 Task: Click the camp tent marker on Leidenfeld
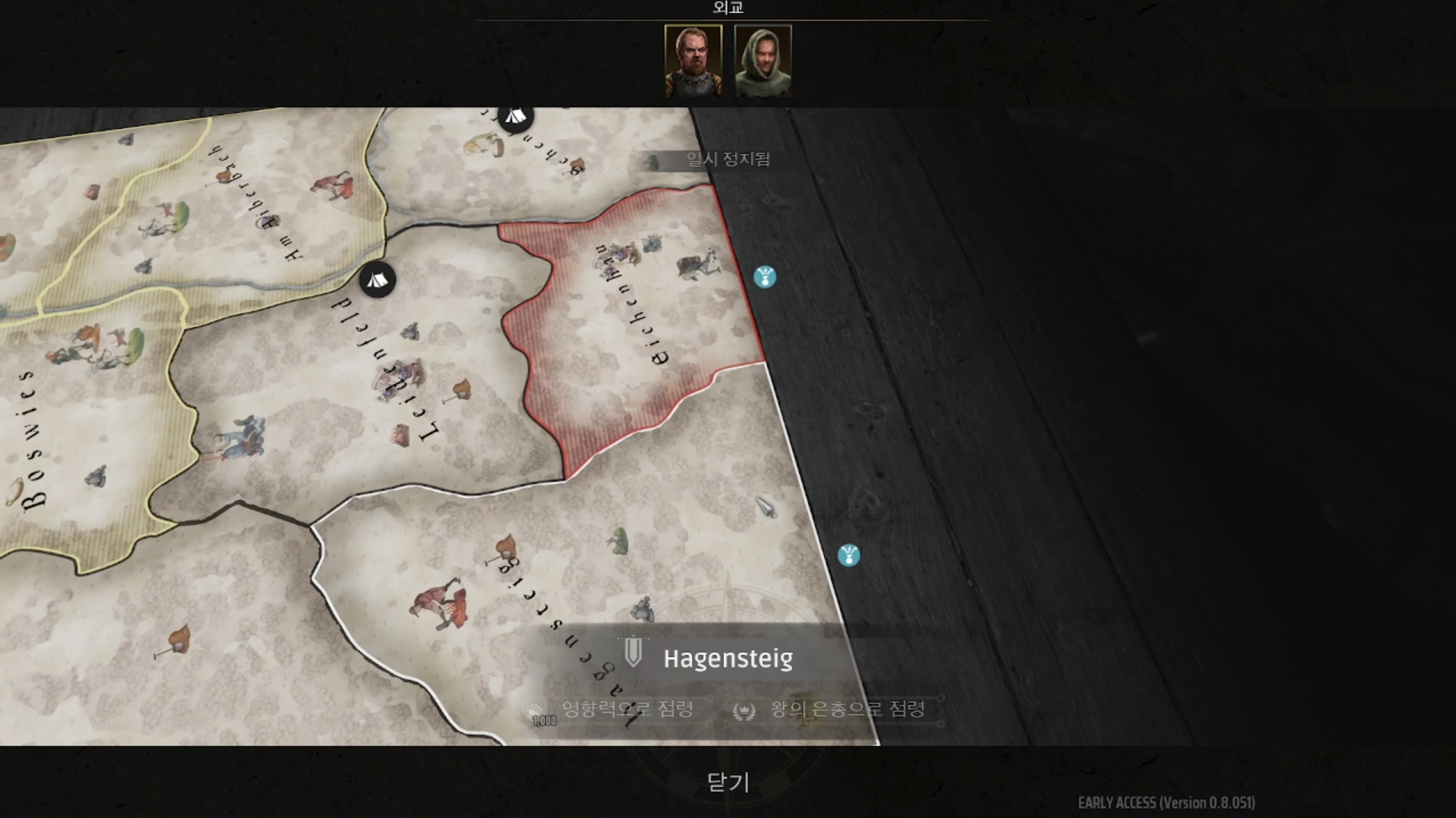click(x=377, y=281)
